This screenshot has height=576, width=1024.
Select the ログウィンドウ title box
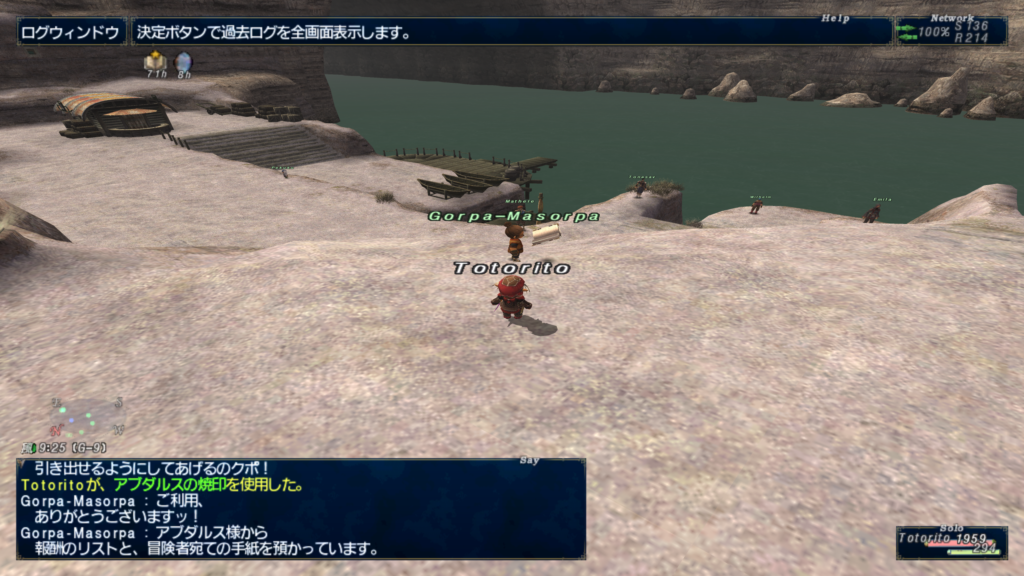(x=71, y=32)
